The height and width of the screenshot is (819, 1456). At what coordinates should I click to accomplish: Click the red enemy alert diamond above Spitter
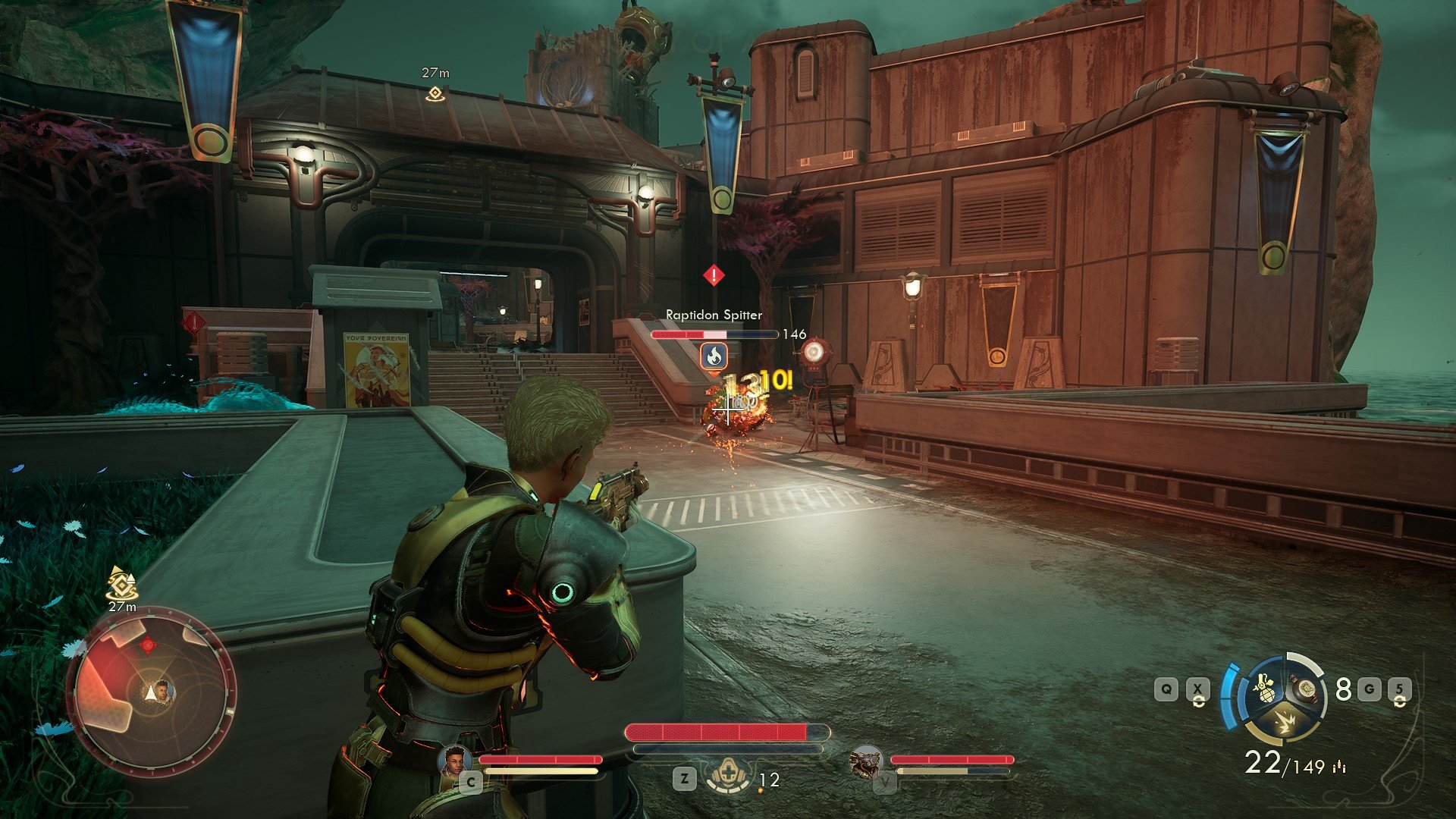(x=714, y=275)
